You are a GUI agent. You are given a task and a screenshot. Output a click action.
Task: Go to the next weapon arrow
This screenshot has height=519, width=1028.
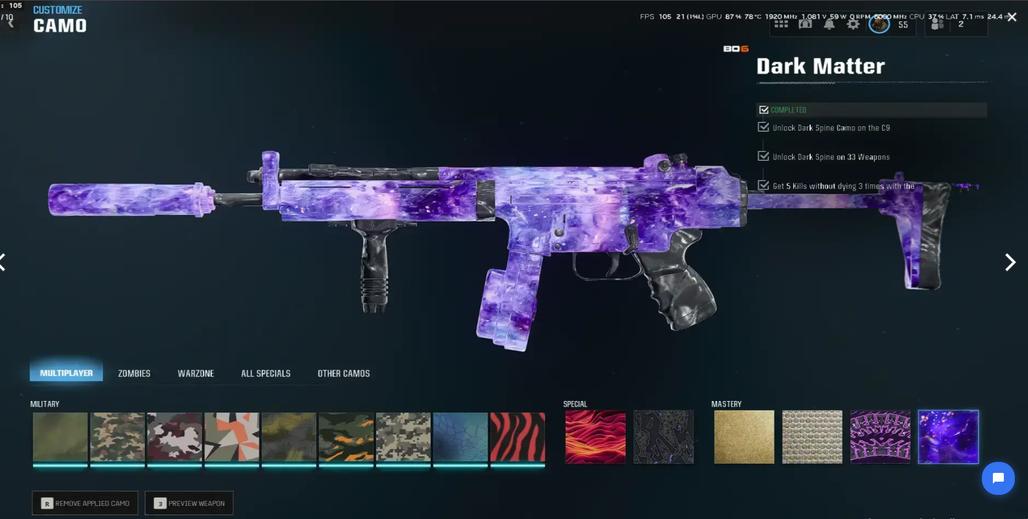tap(1010, 262)
